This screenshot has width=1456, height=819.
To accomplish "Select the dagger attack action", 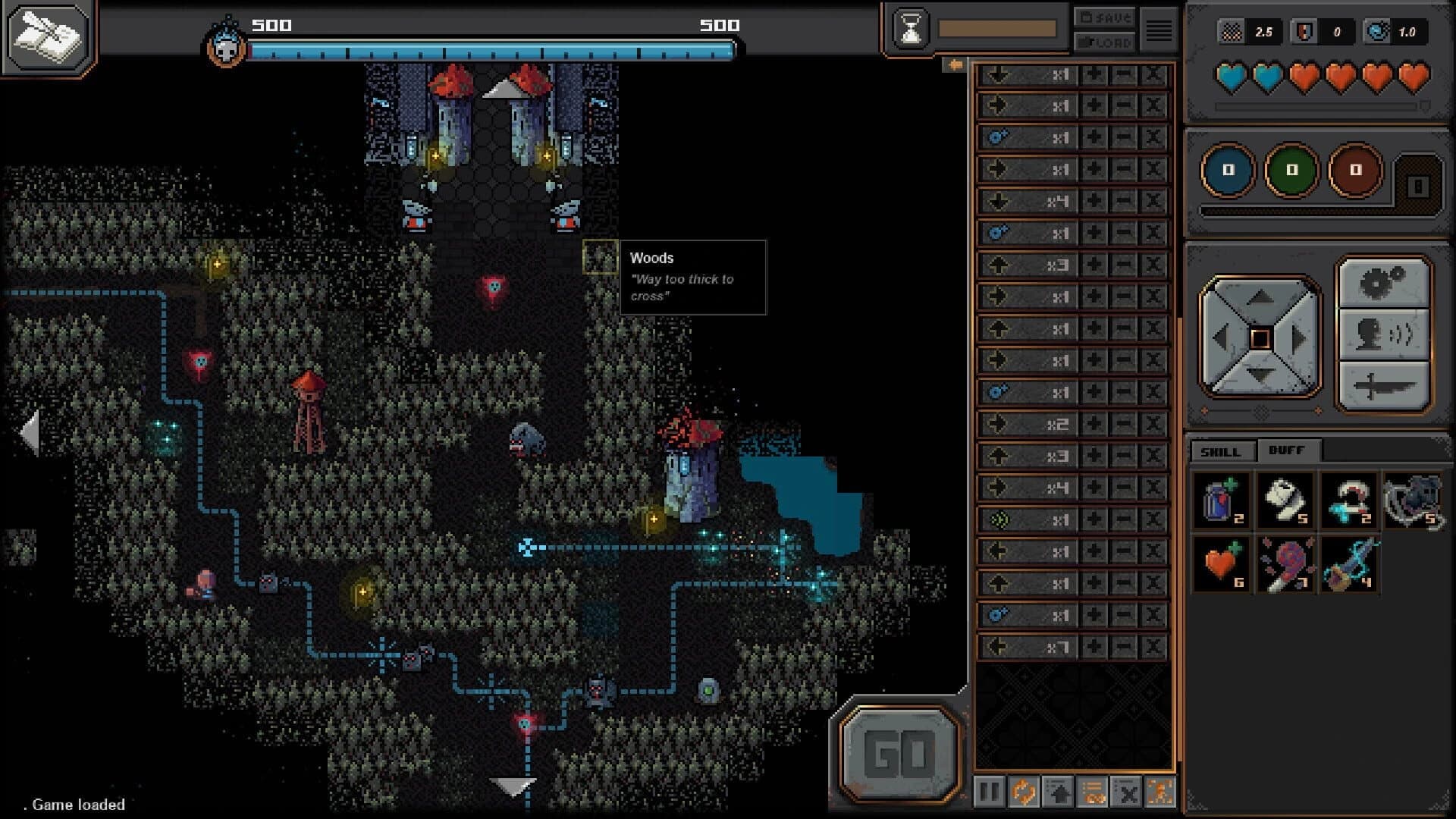I will point(1383,385).
